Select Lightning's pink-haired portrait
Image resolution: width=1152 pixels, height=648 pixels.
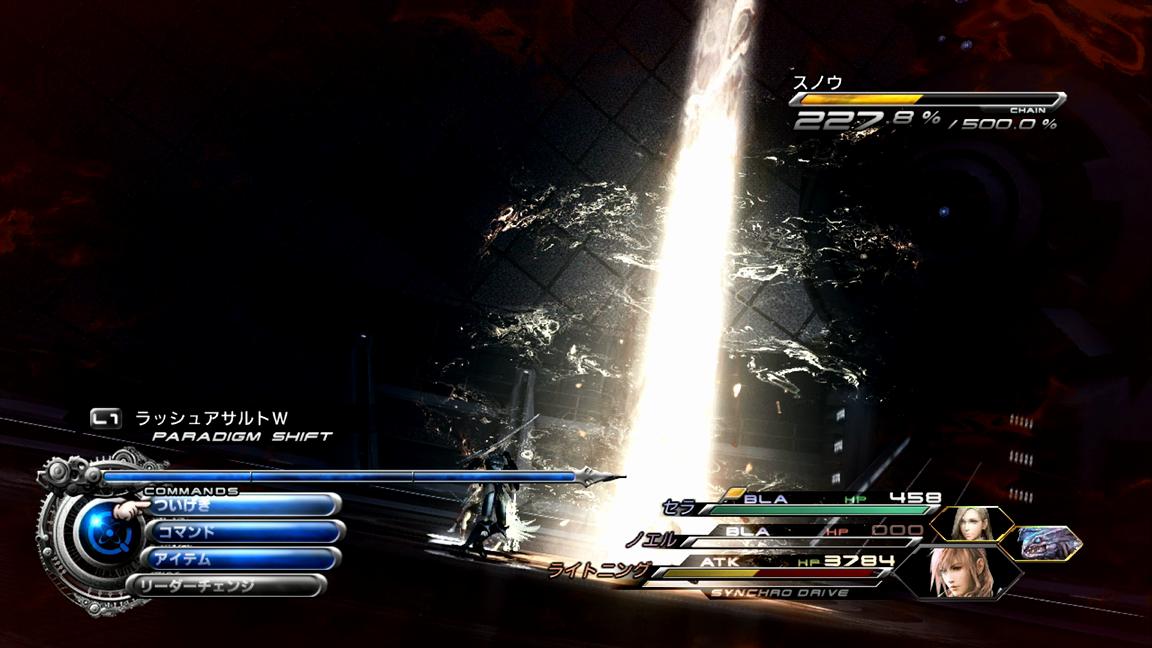pos(958,571)
